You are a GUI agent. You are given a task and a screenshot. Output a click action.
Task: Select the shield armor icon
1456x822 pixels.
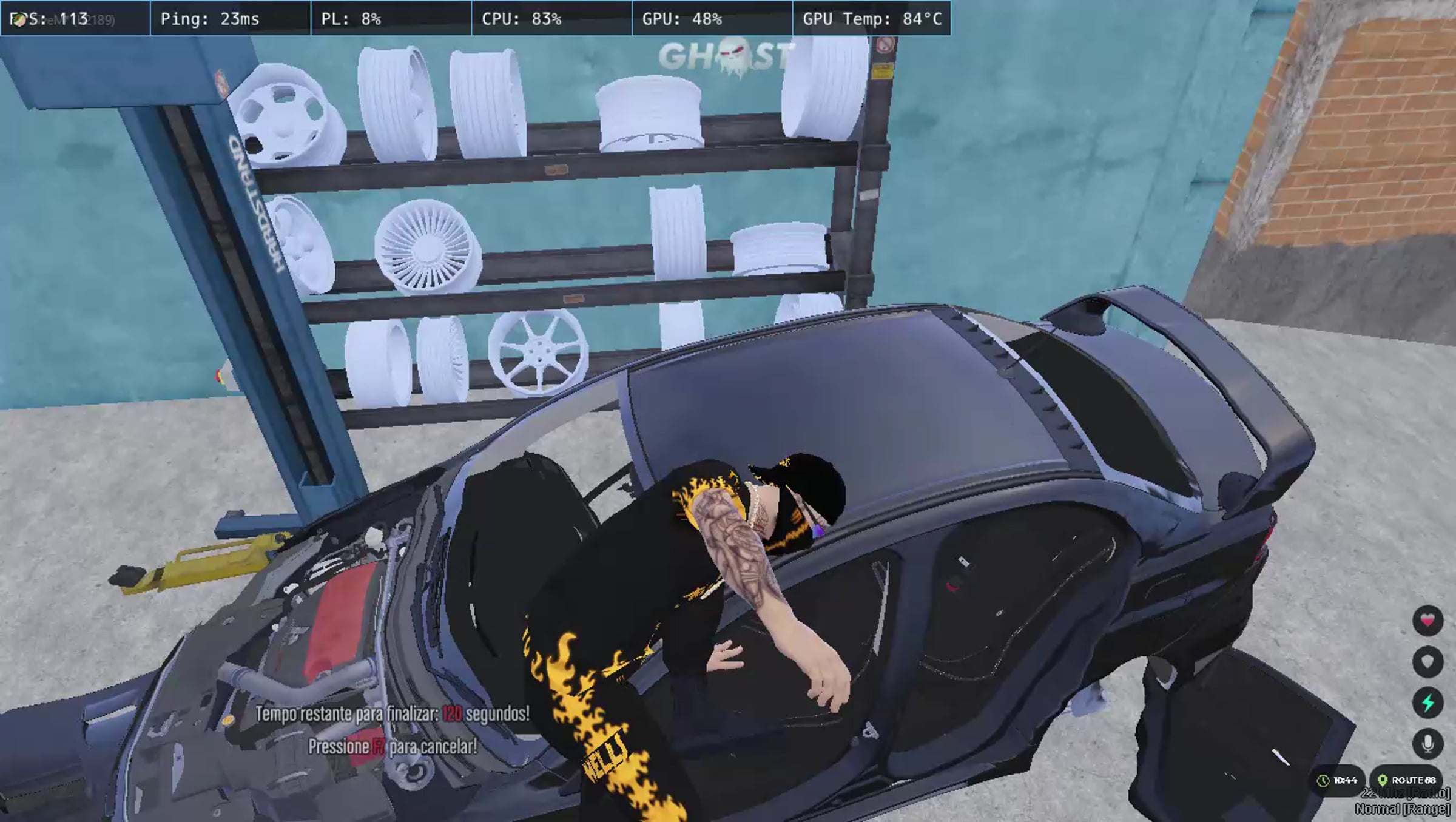pos(1427,661)
